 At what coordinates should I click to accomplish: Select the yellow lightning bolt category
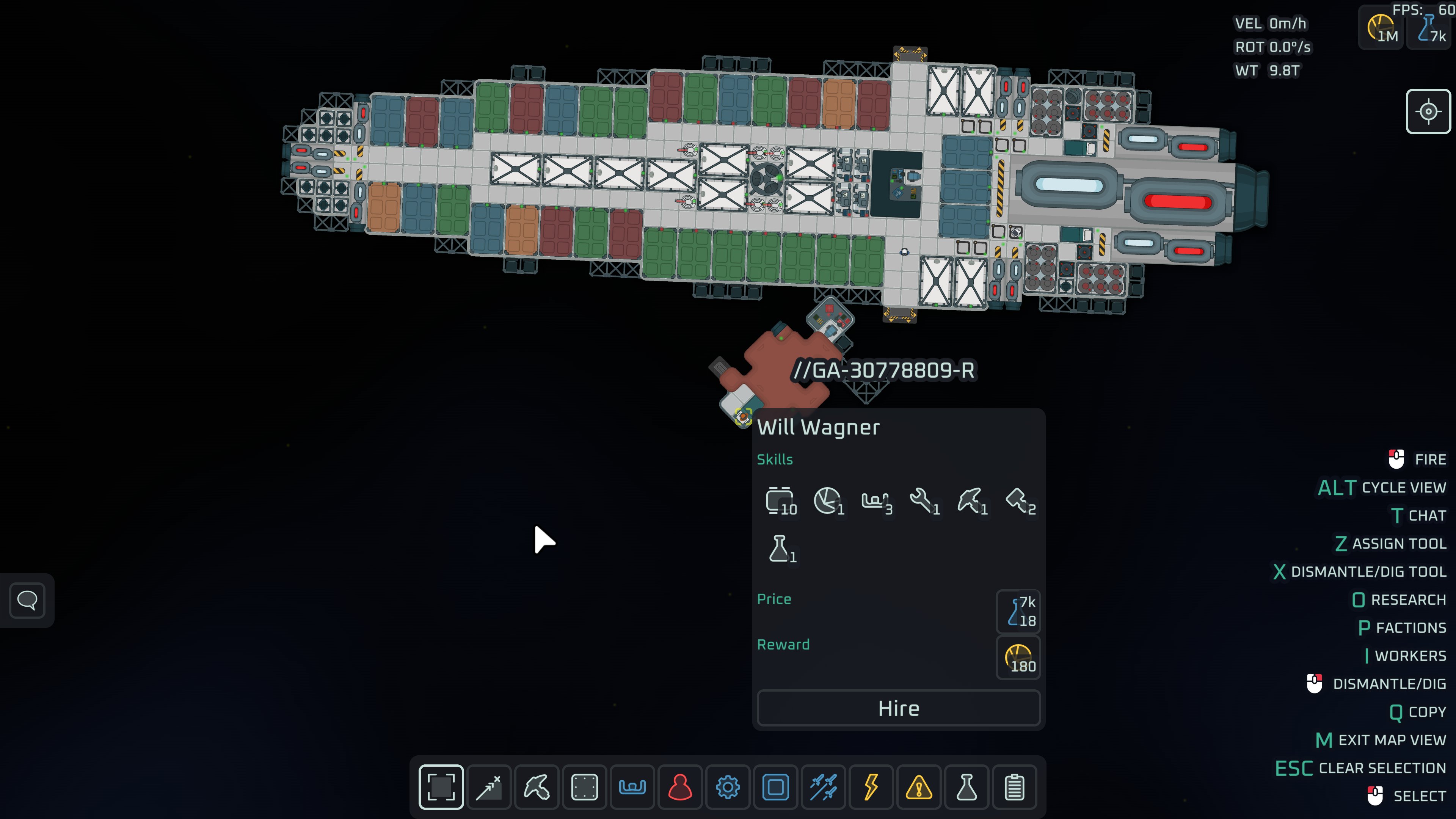[871, 787]
